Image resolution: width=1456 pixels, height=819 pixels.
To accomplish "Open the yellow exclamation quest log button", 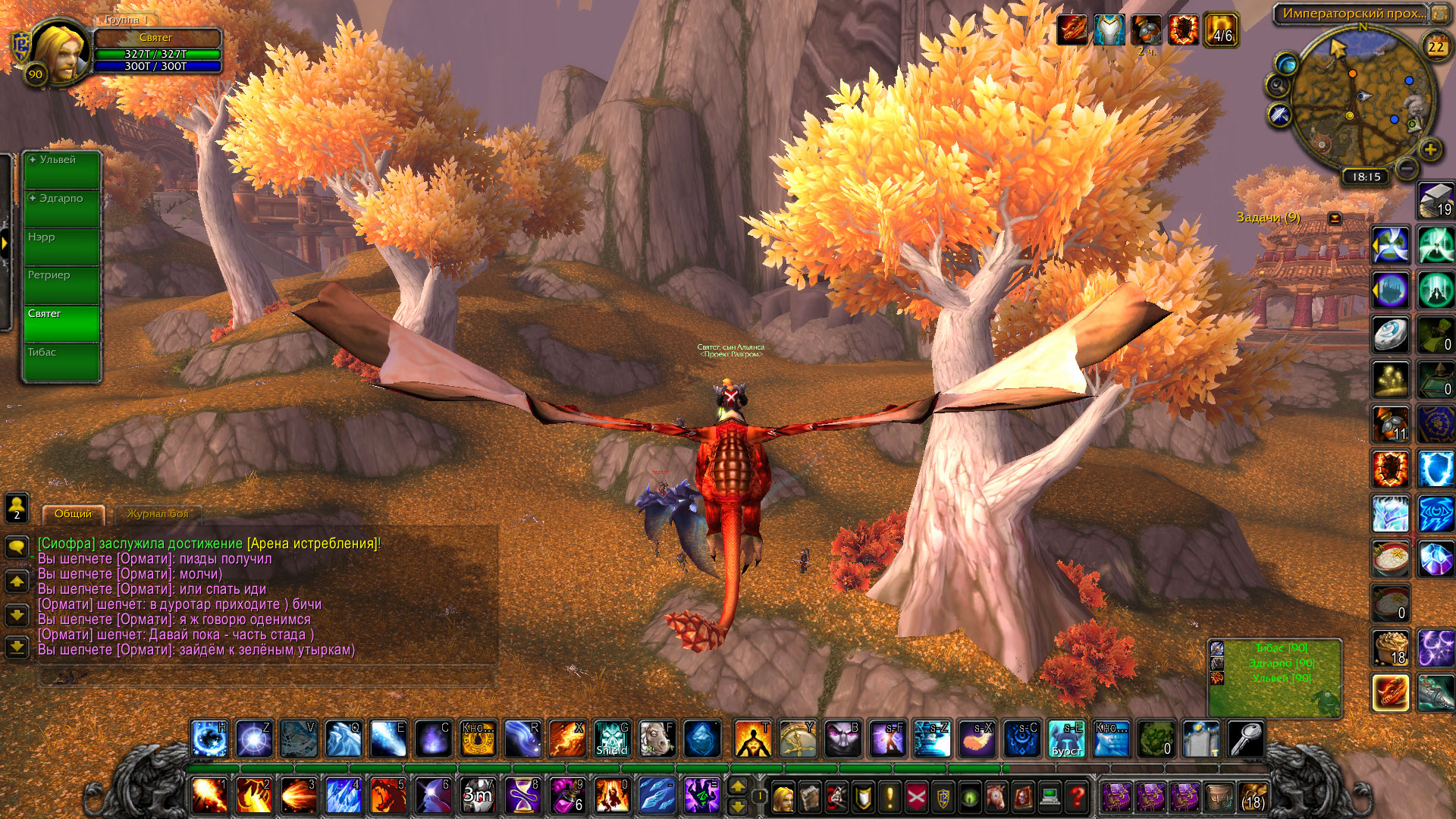I will point(890,797).
